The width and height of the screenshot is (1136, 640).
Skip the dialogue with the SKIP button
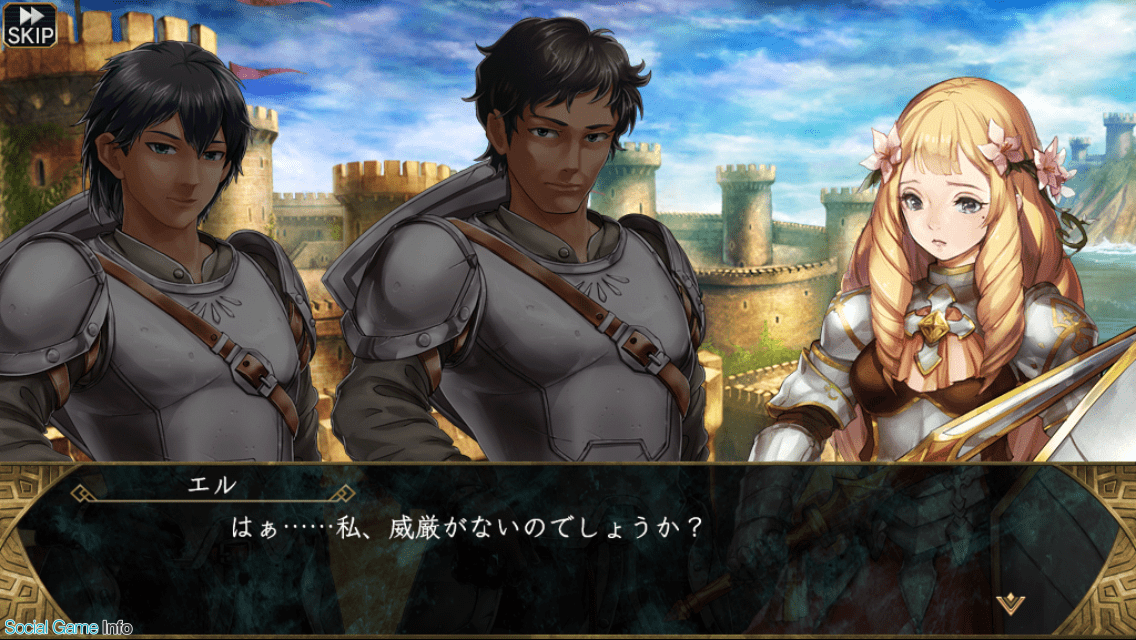[x=30, y=25]
